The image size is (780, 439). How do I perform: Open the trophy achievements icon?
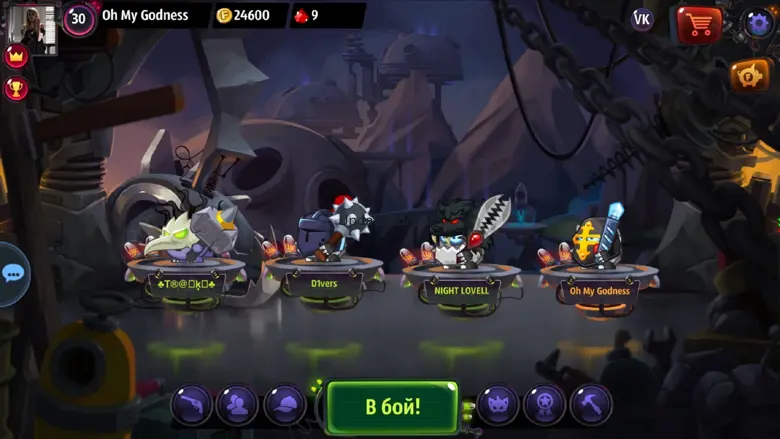(16, 88)
